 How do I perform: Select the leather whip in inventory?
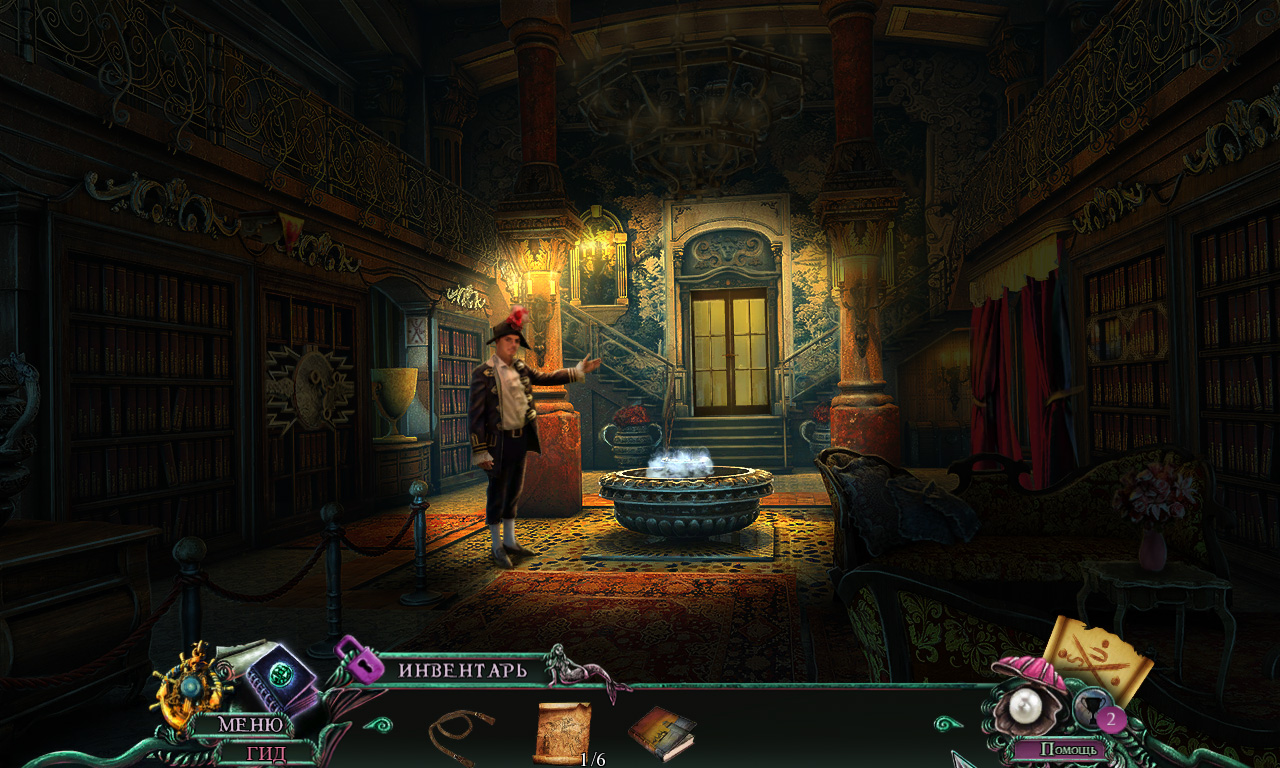(x=461, y=733)
